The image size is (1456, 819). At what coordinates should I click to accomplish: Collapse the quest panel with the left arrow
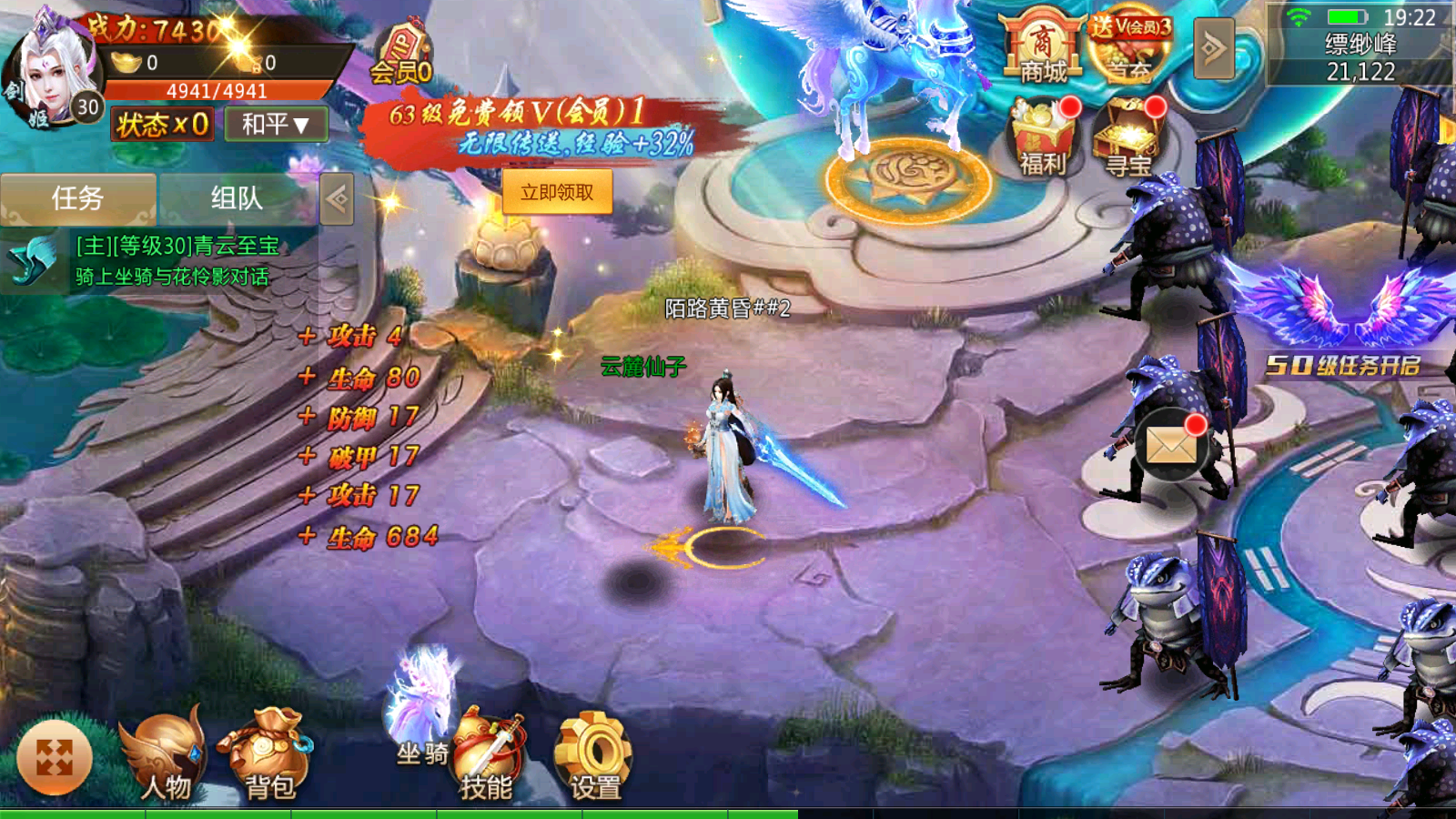pos(338,197)
